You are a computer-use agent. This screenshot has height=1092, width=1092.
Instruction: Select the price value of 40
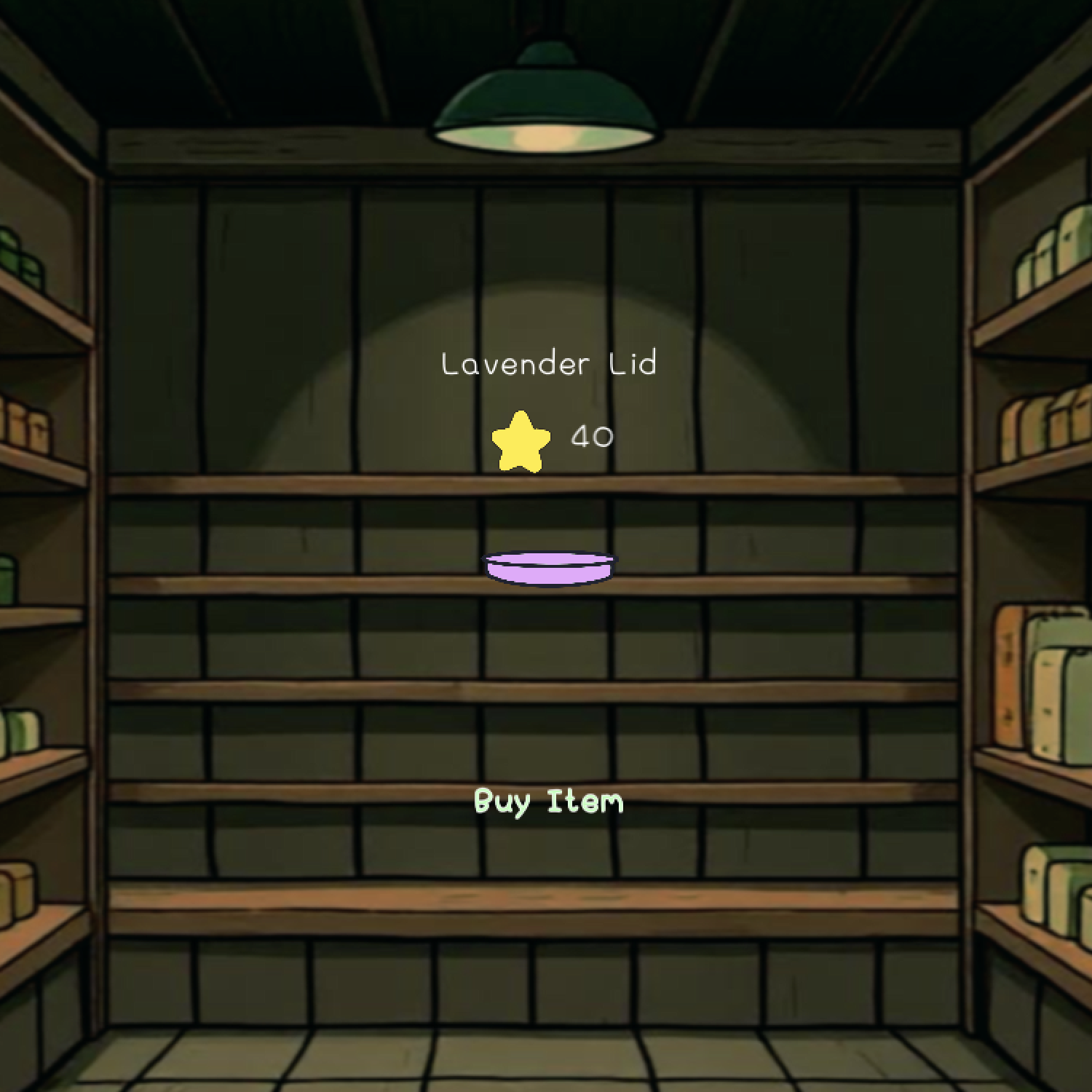coord(591,437)
